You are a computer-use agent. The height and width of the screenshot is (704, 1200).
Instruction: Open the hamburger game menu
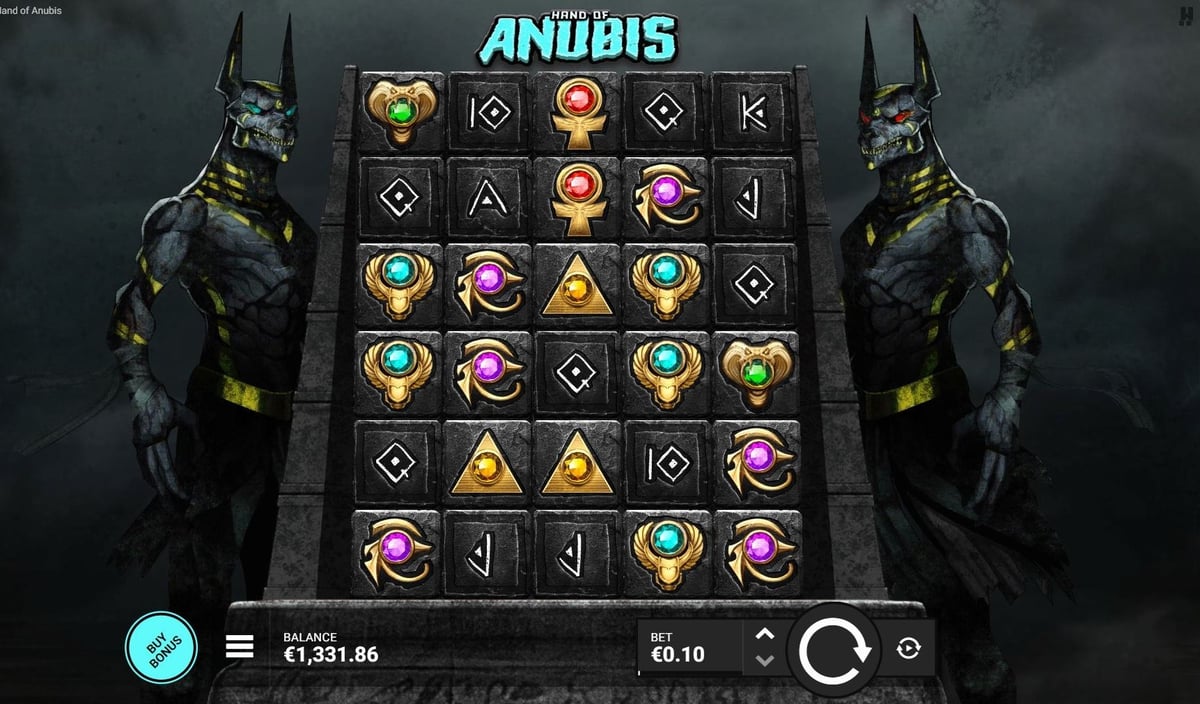pyautogui.click(x=240, y=647)
